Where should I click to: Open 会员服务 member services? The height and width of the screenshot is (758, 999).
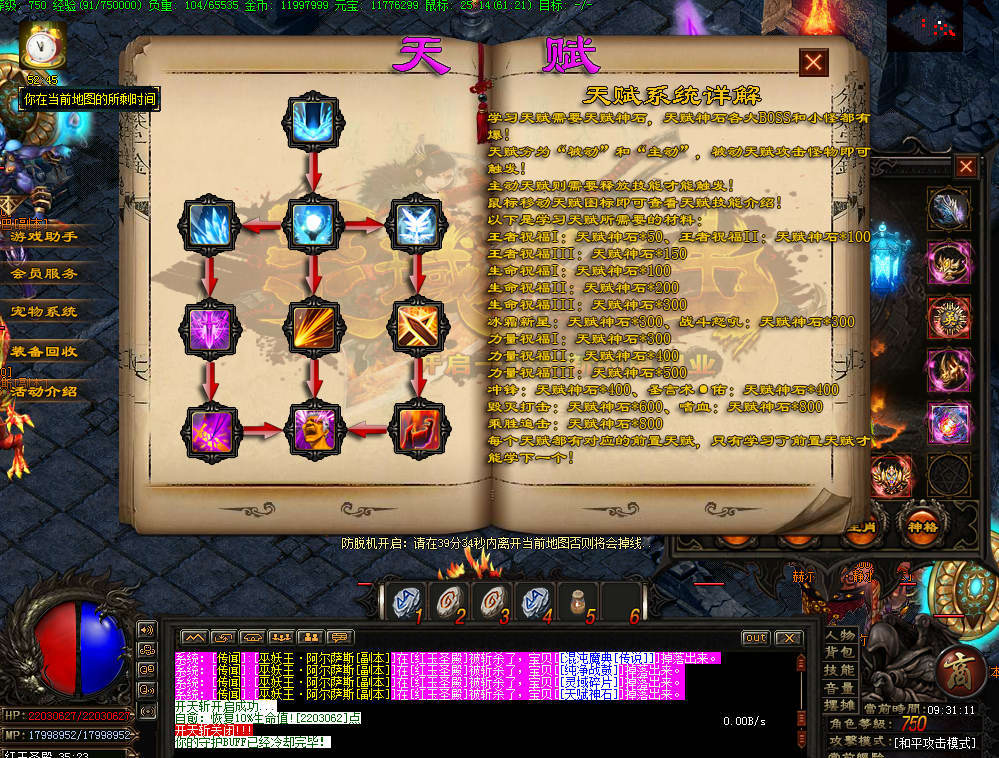pos(44,273)
